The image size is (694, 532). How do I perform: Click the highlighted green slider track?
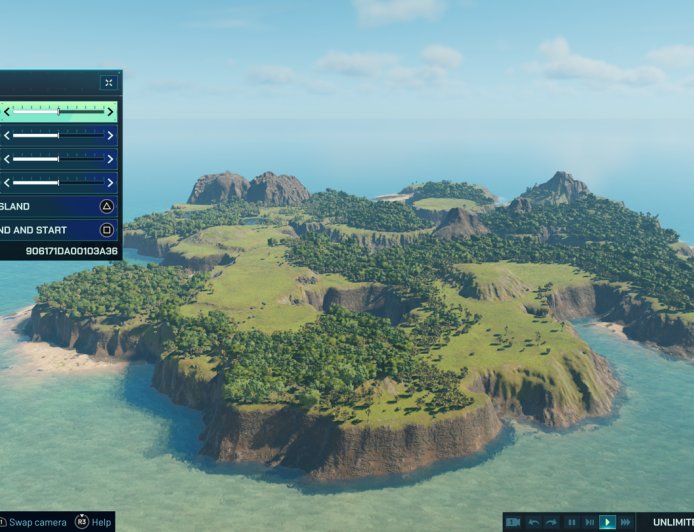58,112
